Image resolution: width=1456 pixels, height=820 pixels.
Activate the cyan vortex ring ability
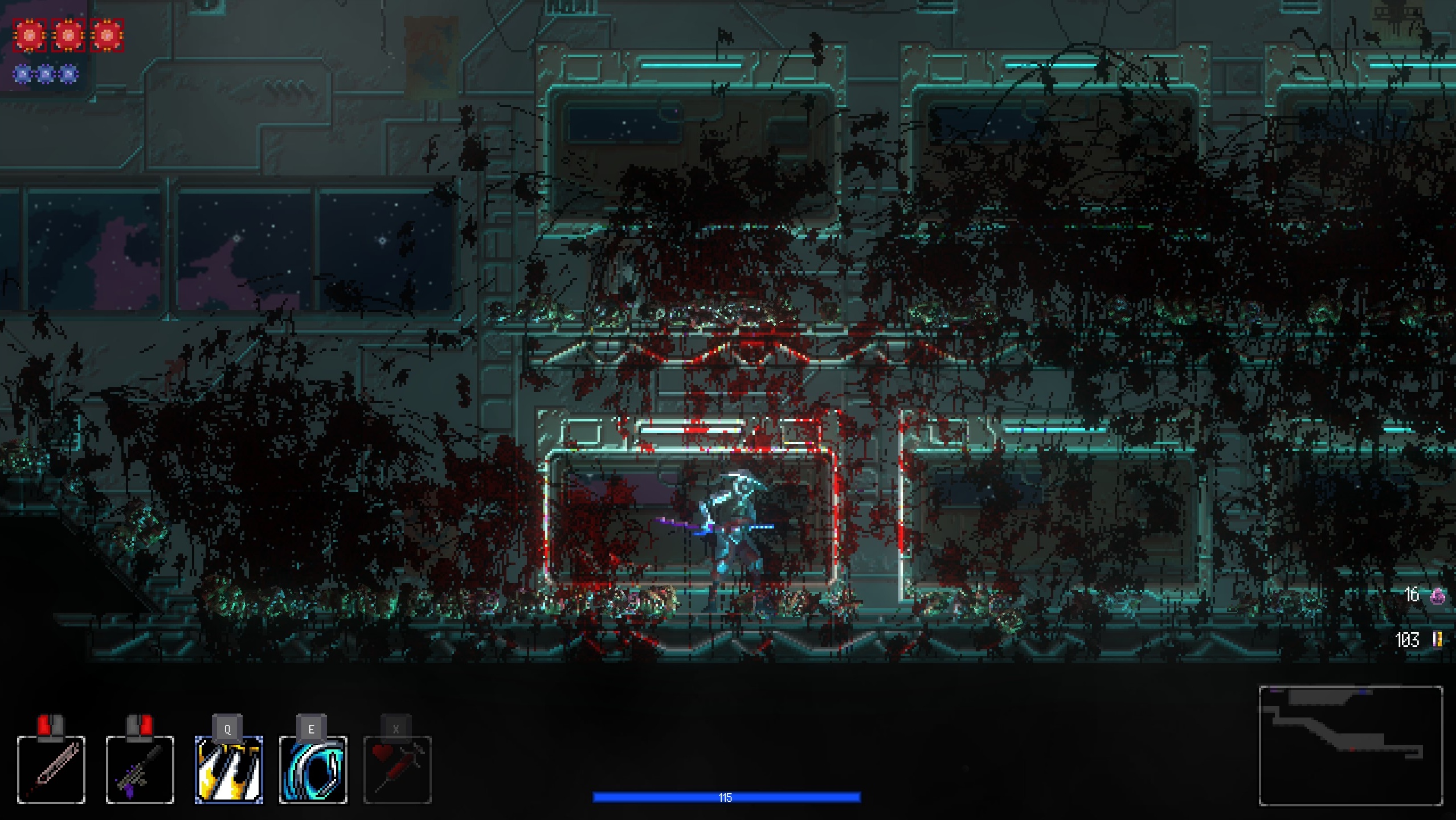pyautogui.click(x=313, y=769)
